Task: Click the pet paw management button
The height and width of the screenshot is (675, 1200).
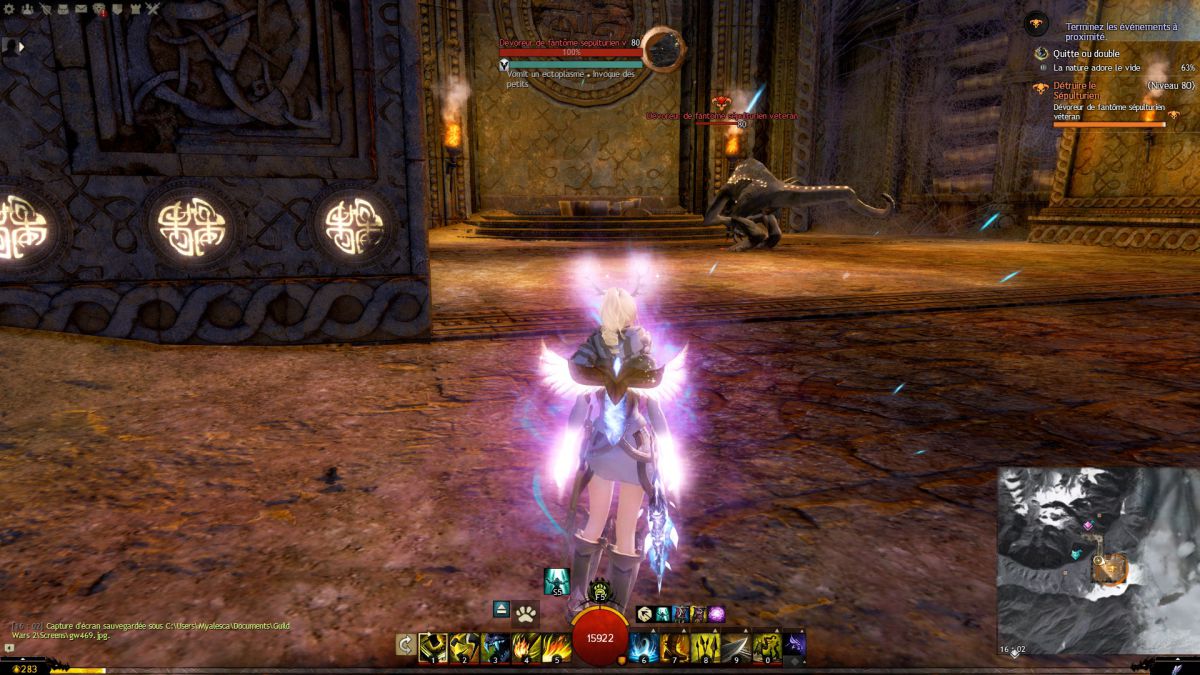Action: (526, 610)
